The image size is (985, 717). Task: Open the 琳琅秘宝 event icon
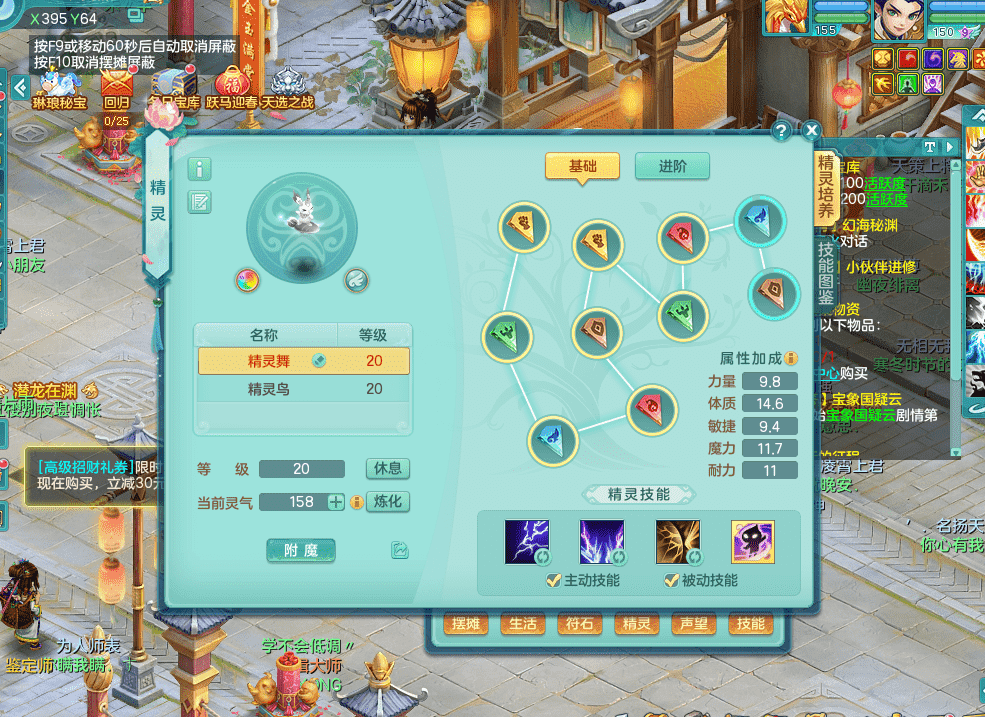[x=59, y=86]
